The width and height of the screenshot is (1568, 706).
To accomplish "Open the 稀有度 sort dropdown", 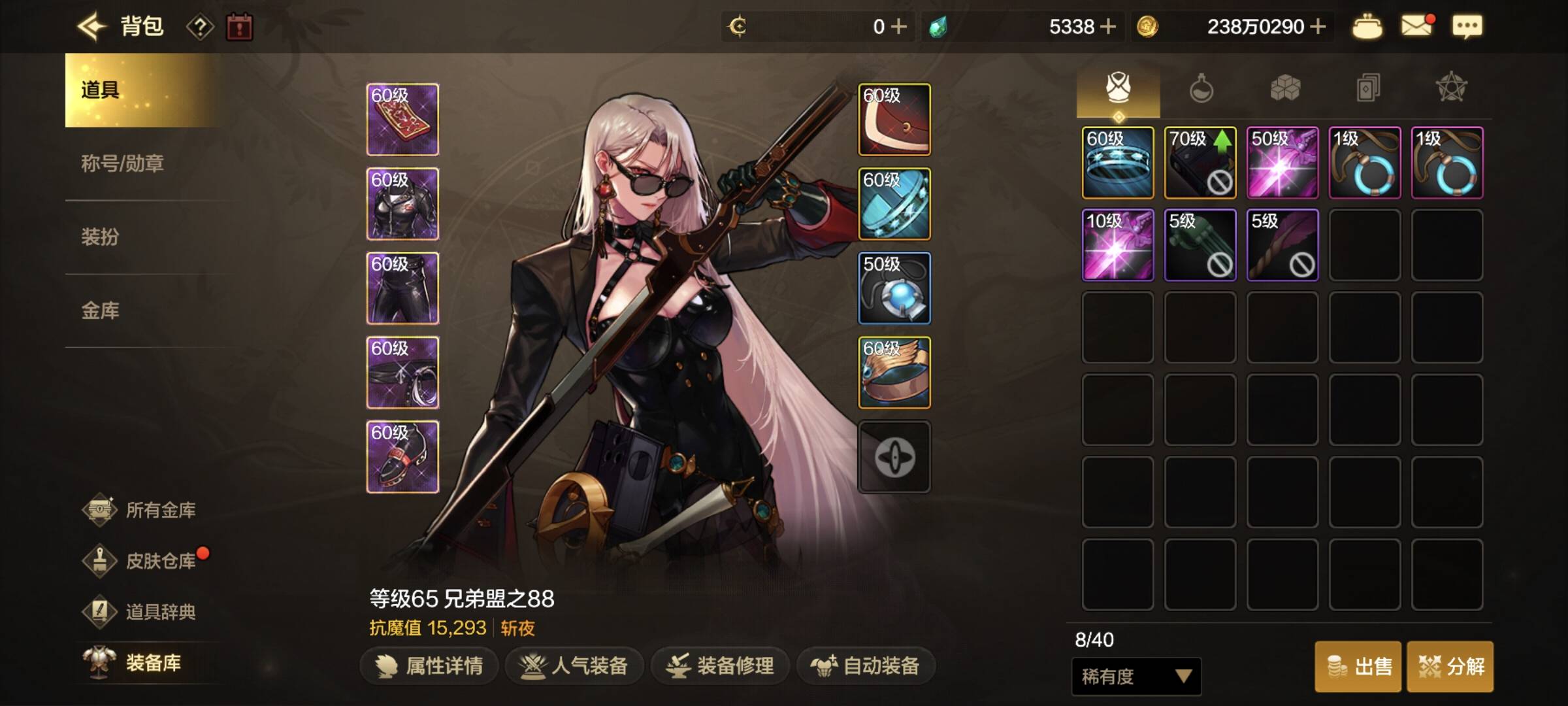I will pos(1136,677).
